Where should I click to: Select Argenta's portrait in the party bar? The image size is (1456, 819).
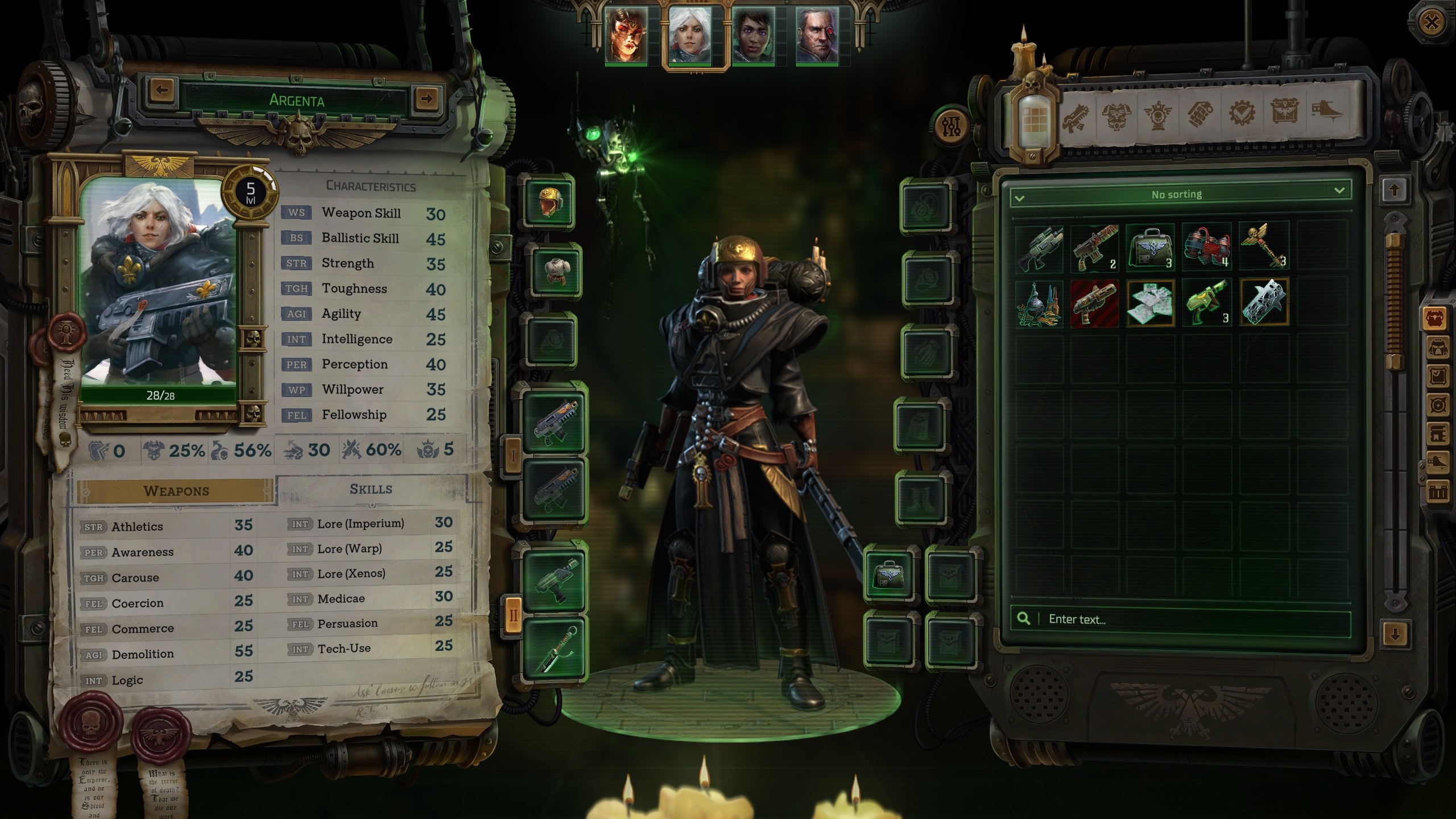690,36
